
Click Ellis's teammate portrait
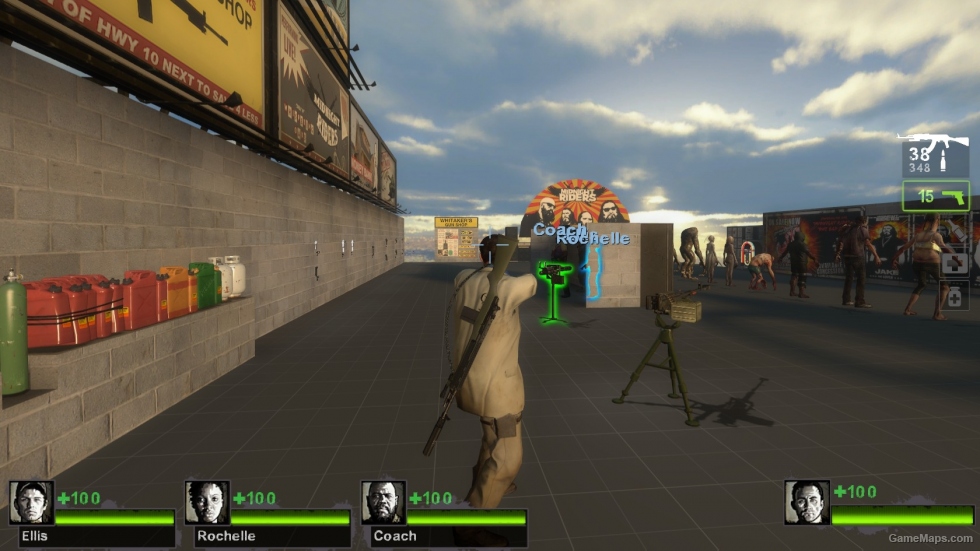click(31, 503)
